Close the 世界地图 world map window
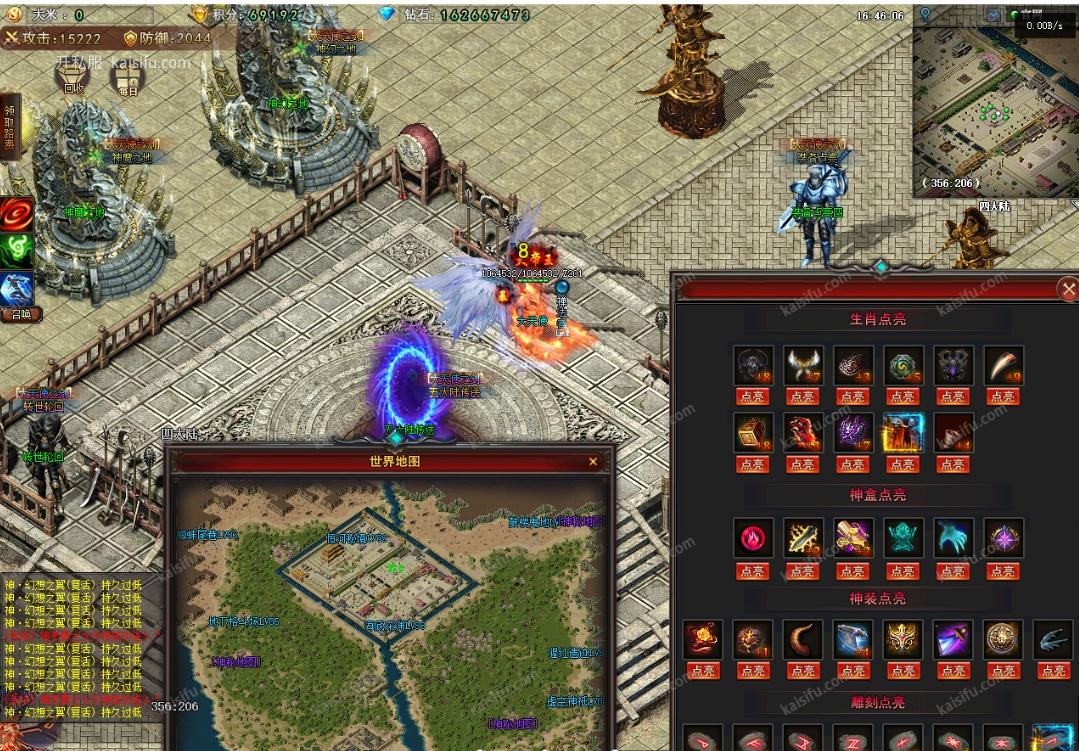Screen dimensions: 1079x751 [593, 462]
